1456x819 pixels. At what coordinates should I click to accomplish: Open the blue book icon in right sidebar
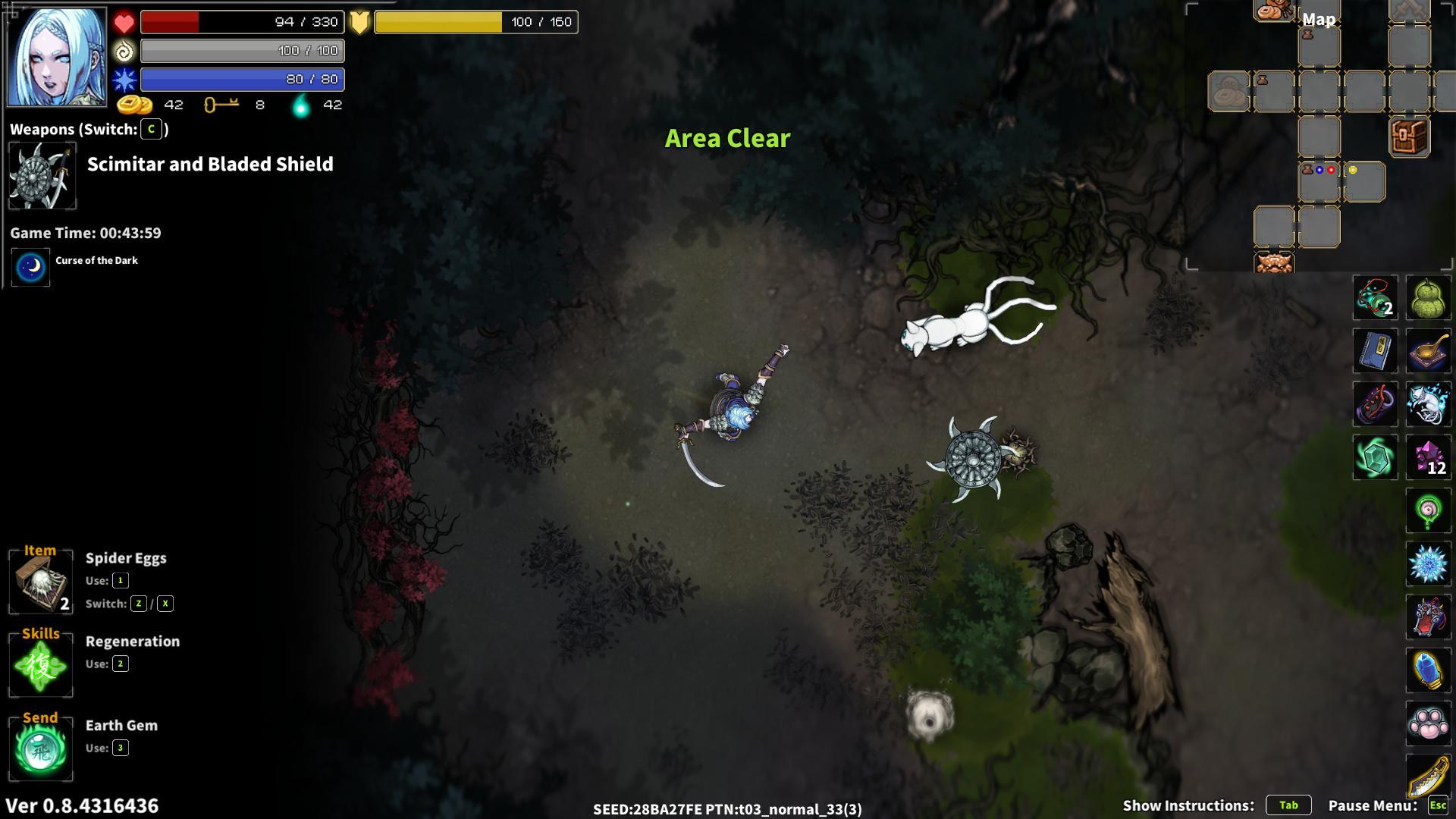(x=1375, y=351)
